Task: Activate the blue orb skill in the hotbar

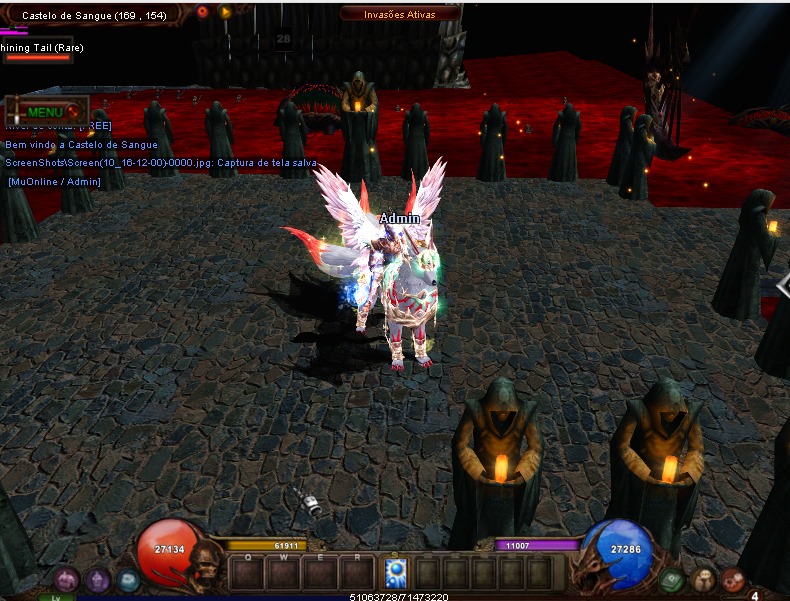Action: [395, 572]
